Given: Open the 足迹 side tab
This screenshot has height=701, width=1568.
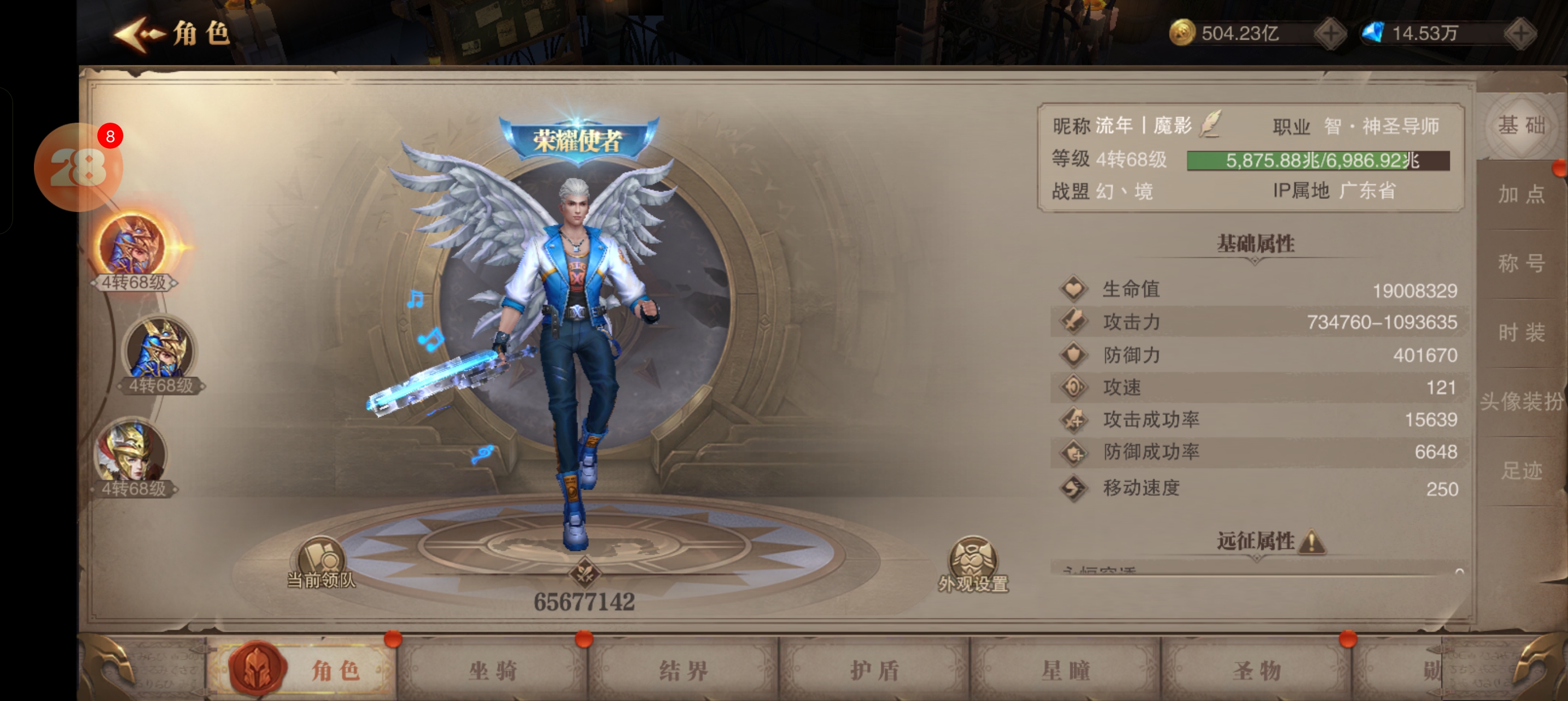Looking at the screenshot, I should pos(1520,470).
